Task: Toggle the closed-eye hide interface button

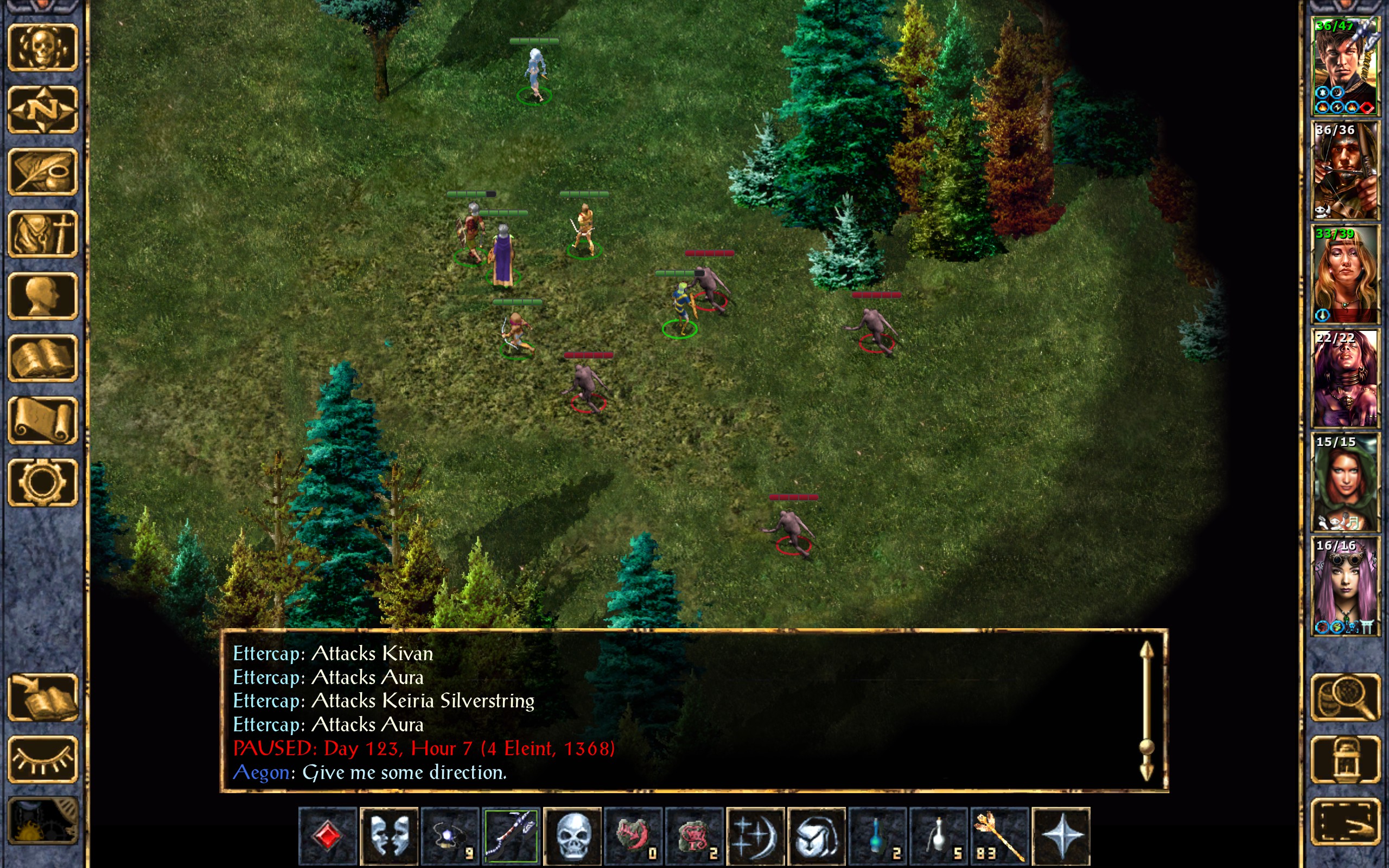Action: [x=42, y=759]
